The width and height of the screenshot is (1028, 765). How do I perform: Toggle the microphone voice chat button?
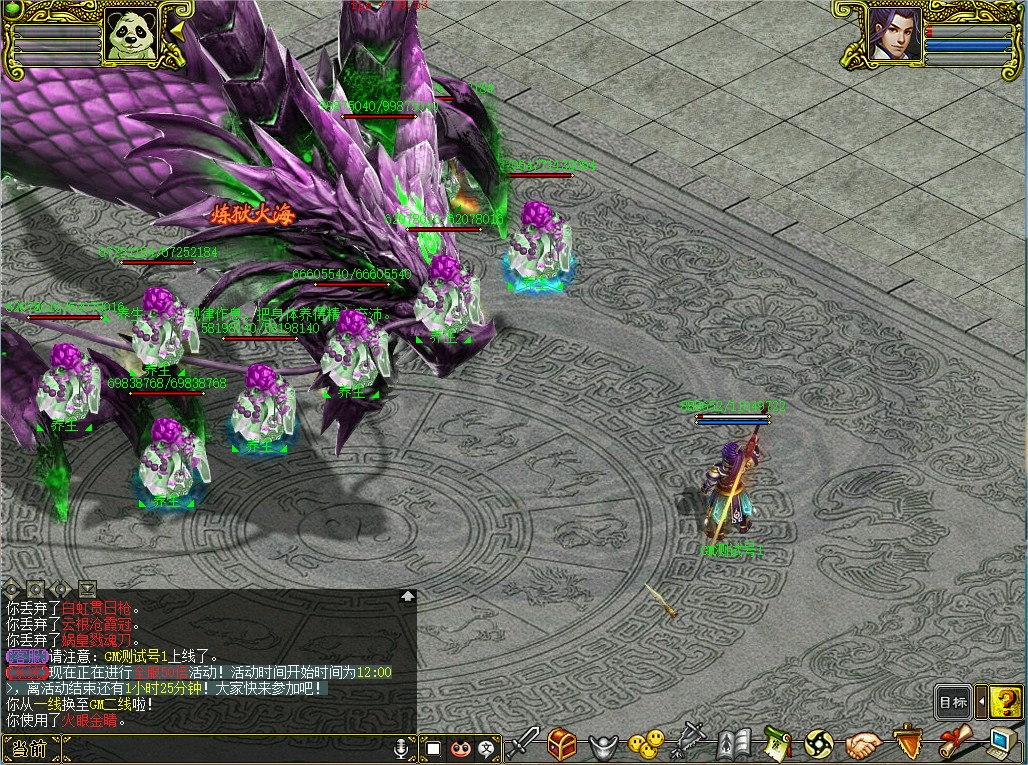(402, 748)
